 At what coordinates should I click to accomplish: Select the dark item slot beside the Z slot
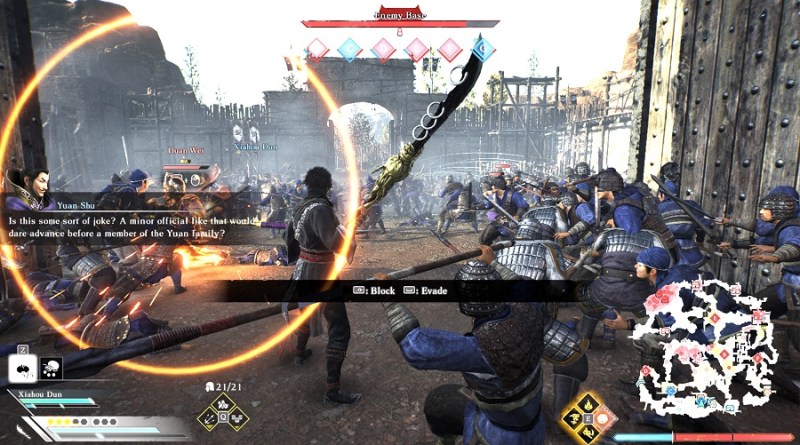coord(50,369)
